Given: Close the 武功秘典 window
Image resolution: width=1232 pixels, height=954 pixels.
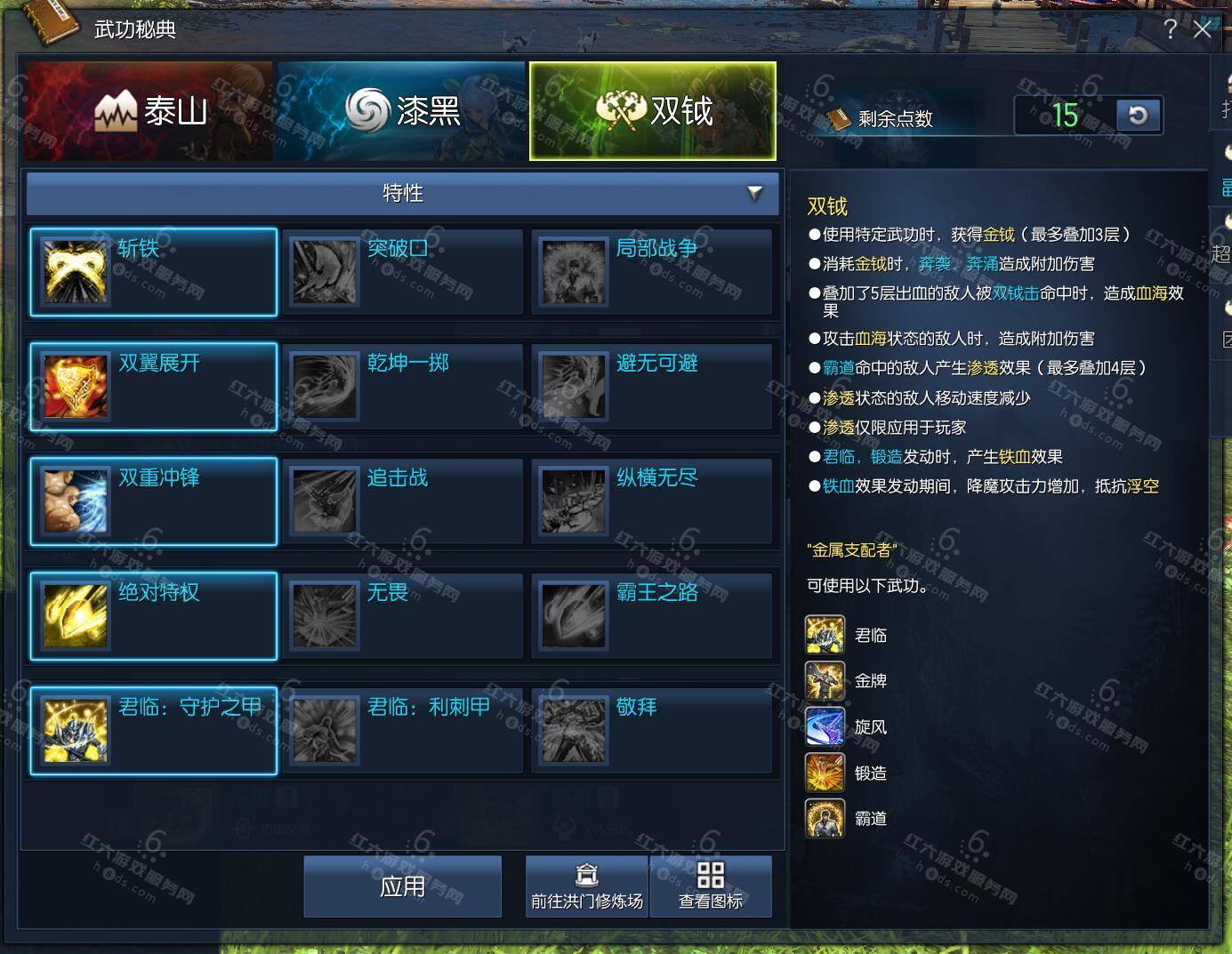Looking at the screenshot, I should pyautogui.click(x=1203, y=29).
